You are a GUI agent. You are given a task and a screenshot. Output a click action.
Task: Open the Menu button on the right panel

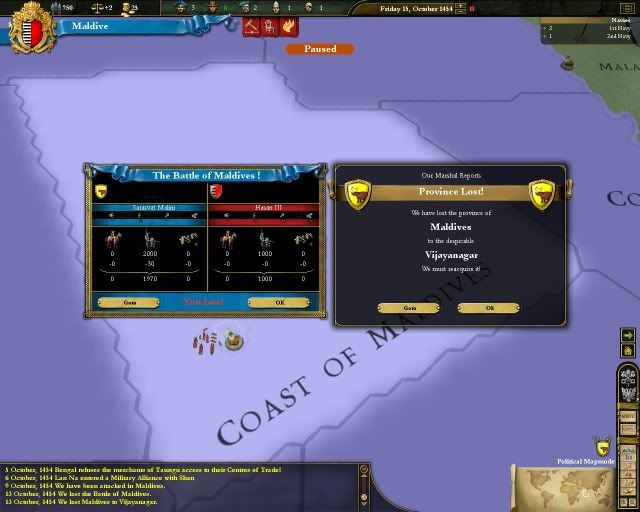click(628, 416)
